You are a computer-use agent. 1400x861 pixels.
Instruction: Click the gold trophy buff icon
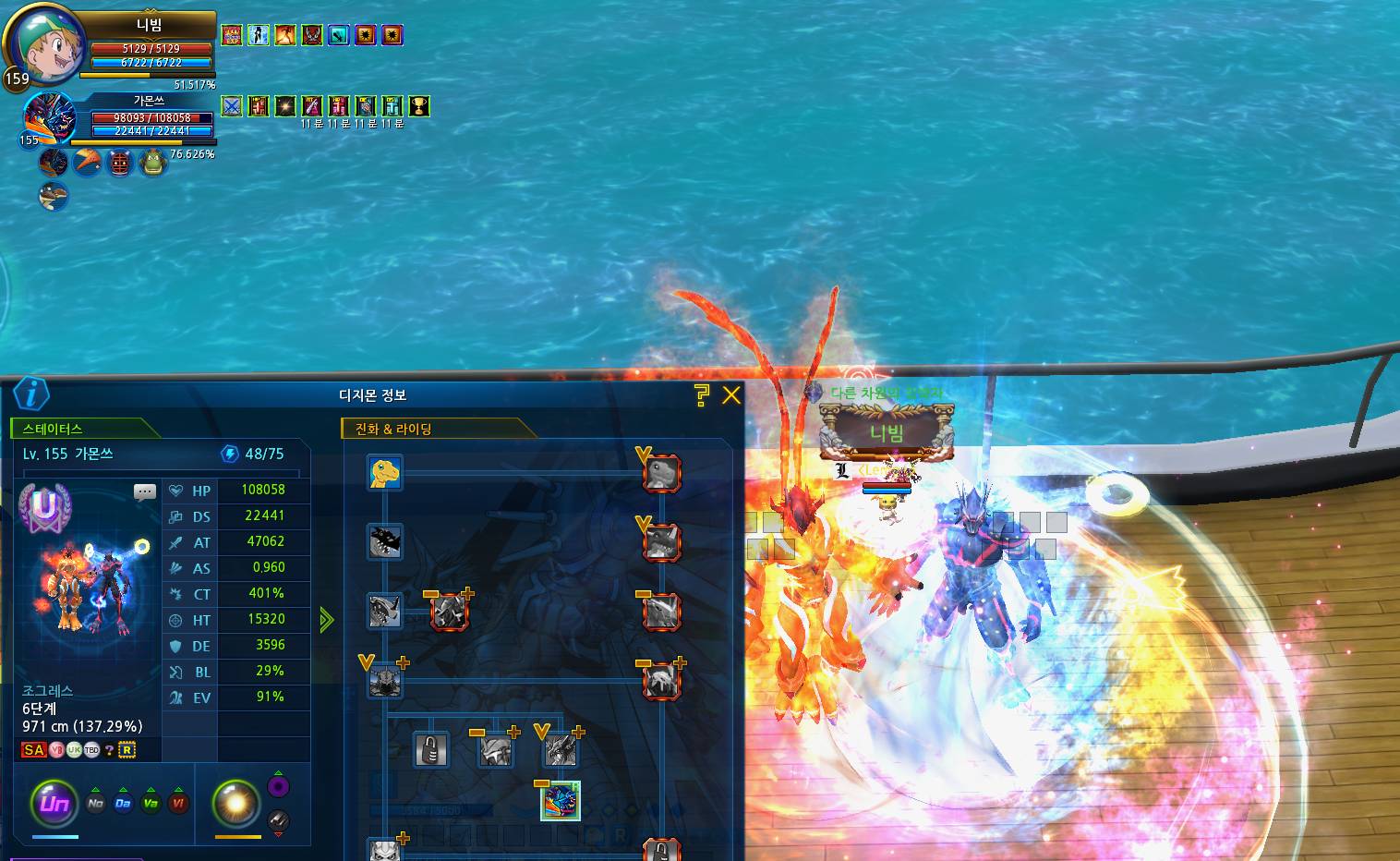click(x=419, y=106)
